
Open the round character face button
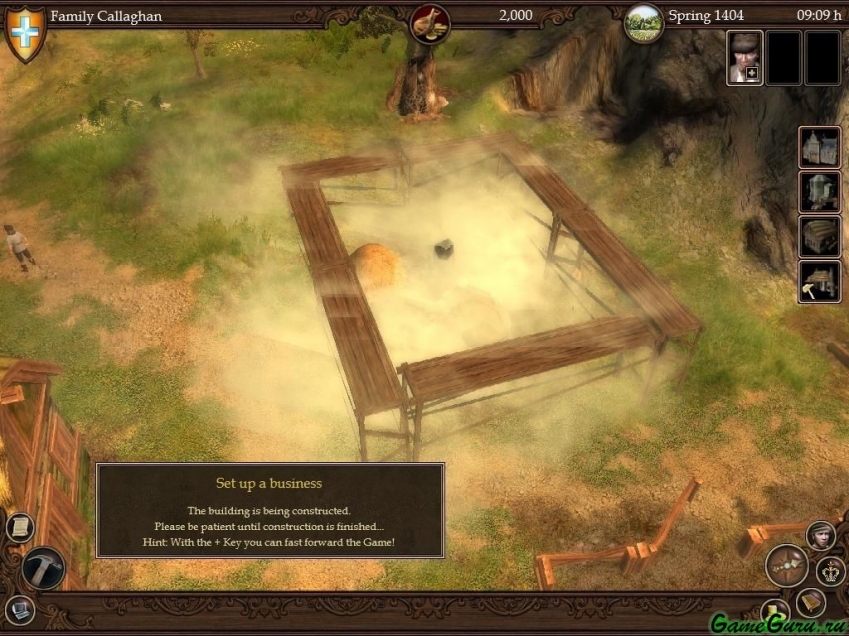point(821,535)
